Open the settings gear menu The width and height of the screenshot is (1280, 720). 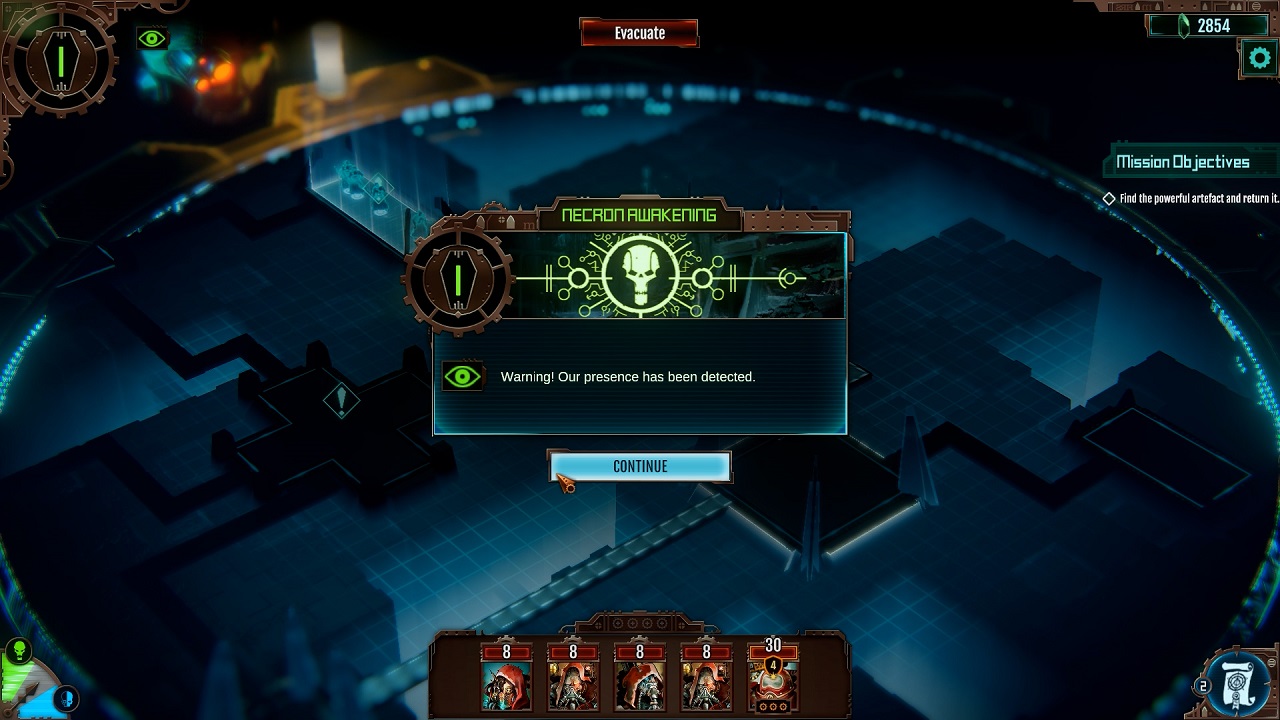[x=1259, y=59]
